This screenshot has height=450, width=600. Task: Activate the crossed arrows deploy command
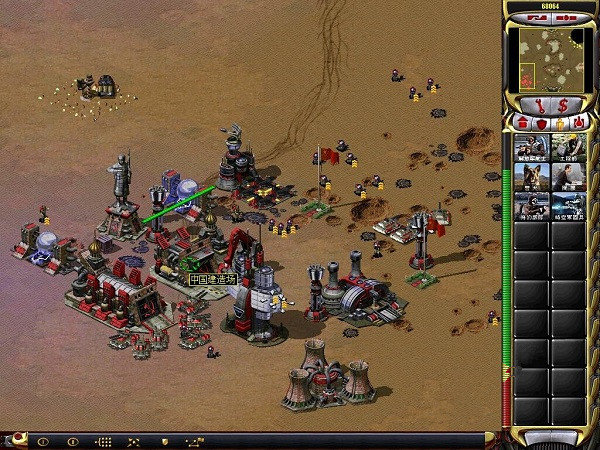click(133, 441)
